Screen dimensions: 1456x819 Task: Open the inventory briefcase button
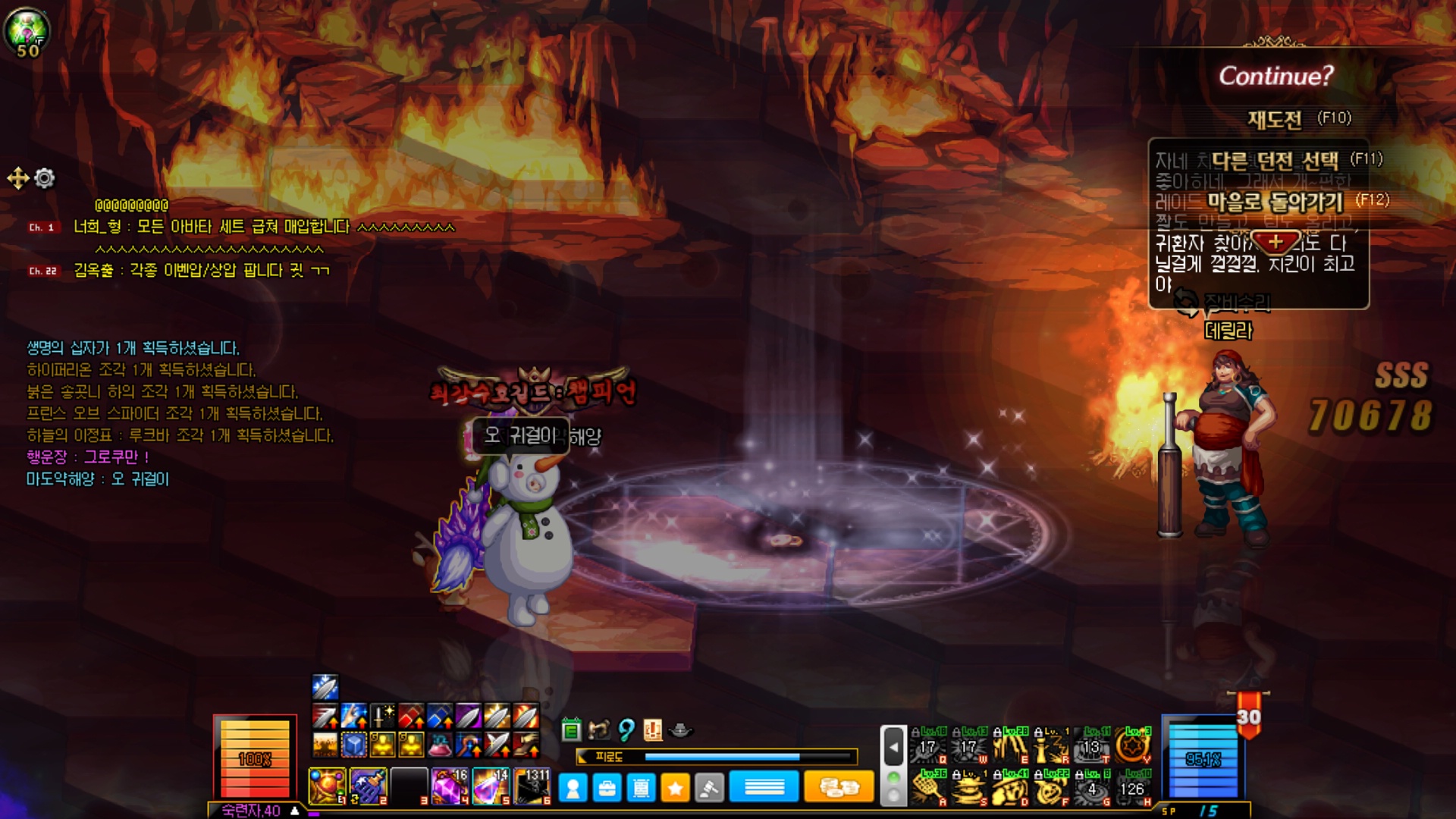point(607,789)
